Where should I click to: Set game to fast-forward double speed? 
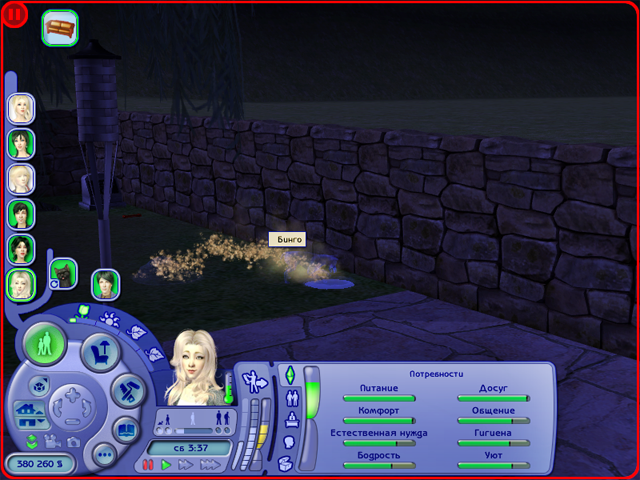(186, 465)
